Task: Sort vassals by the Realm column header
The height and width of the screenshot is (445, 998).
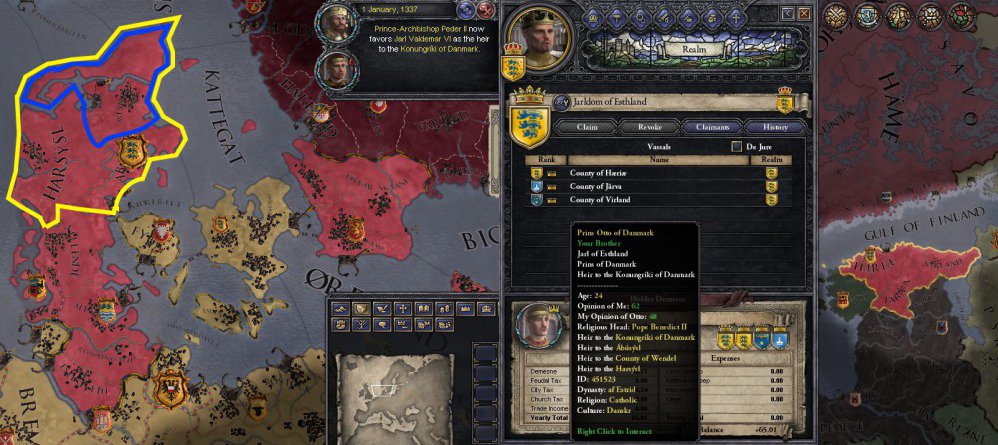Action: [771, 160]
